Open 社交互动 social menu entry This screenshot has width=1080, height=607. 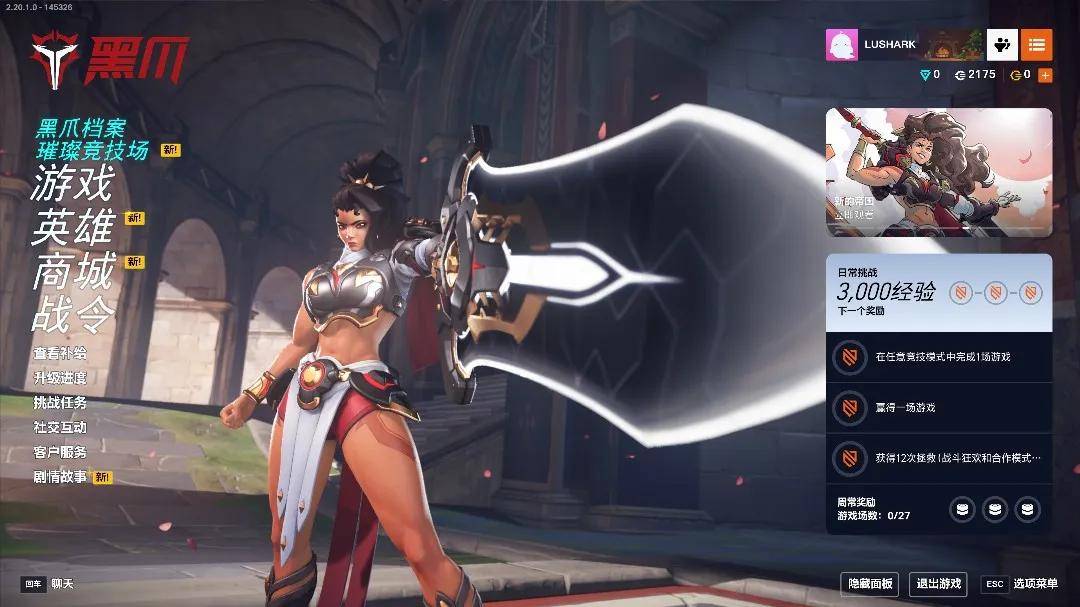click(60, 427)
